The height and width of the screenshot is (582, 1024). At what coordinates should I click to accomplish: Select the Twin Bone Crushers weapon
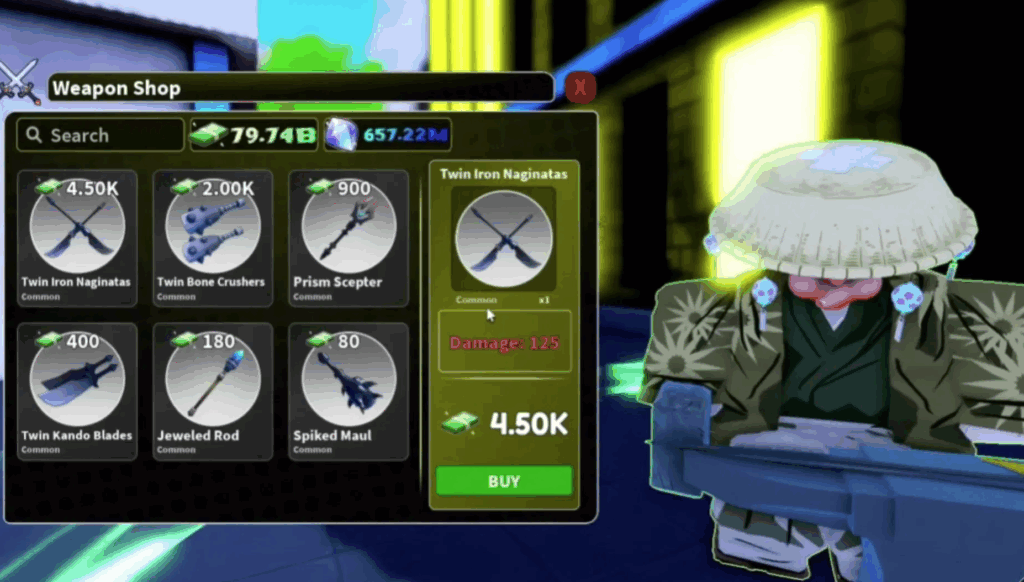pyautogui.click(x=212, y=236)
